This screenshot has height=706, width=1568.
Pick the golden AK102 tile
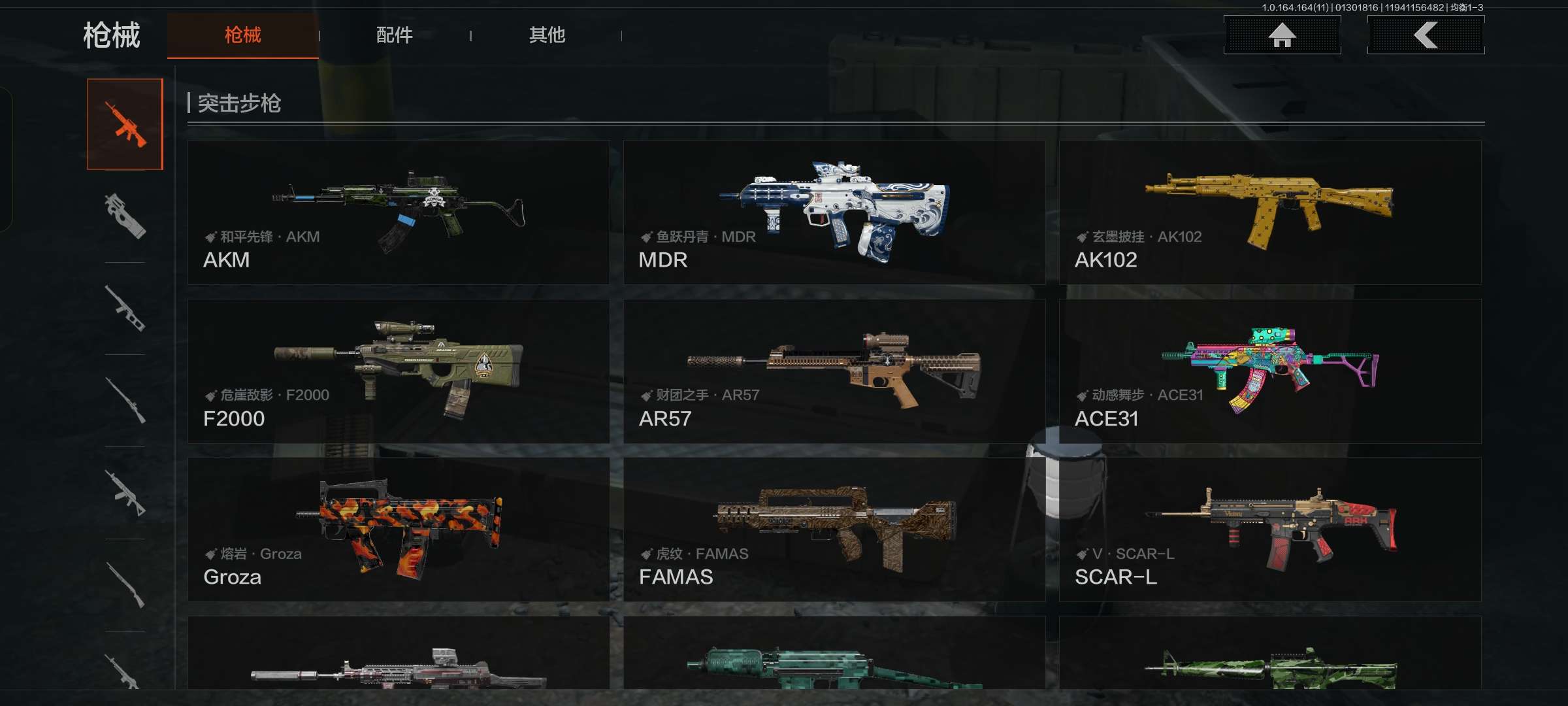(x=1270, y=212)
